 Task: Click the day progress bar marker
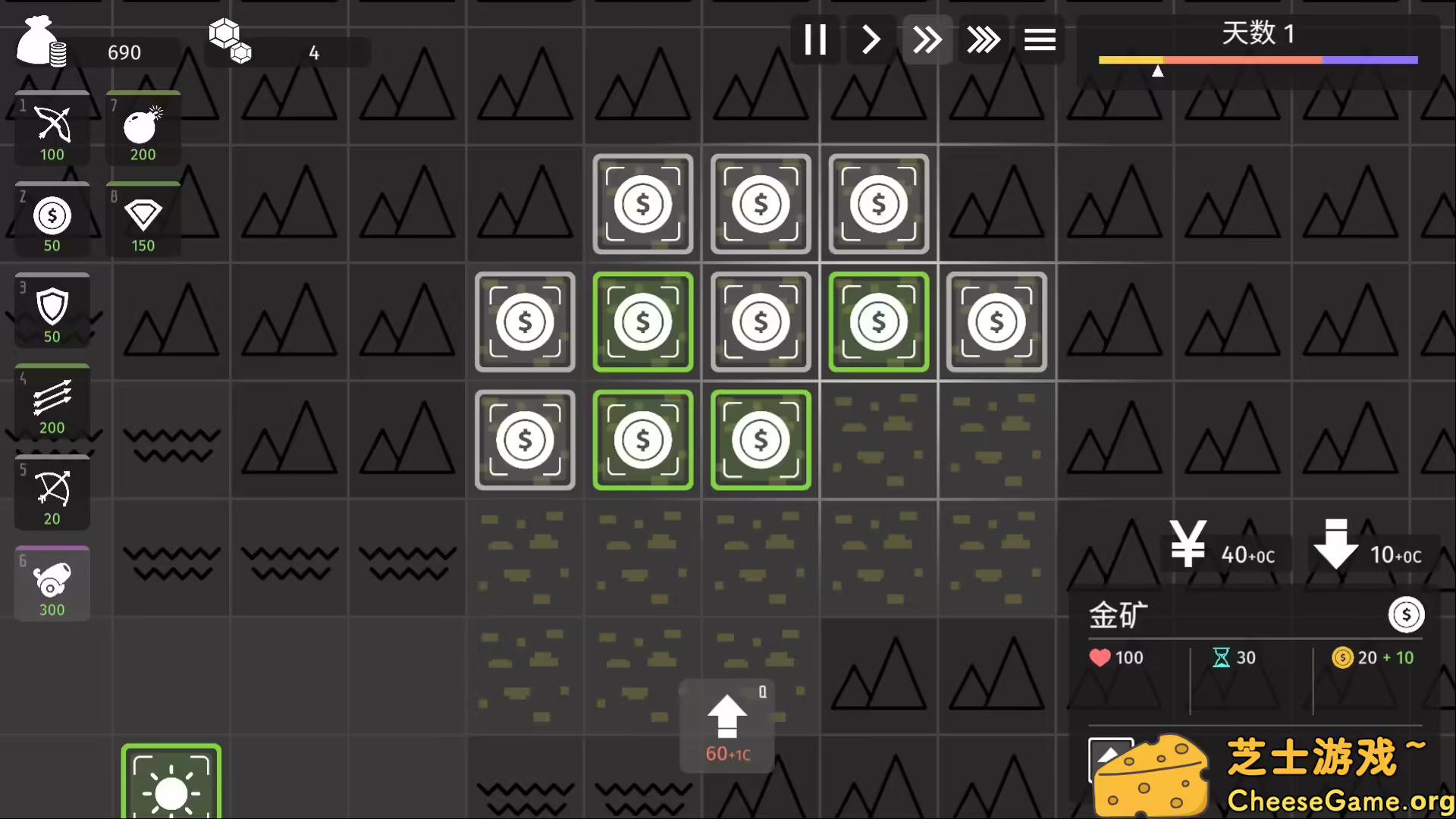click(x=1159, y=71)
